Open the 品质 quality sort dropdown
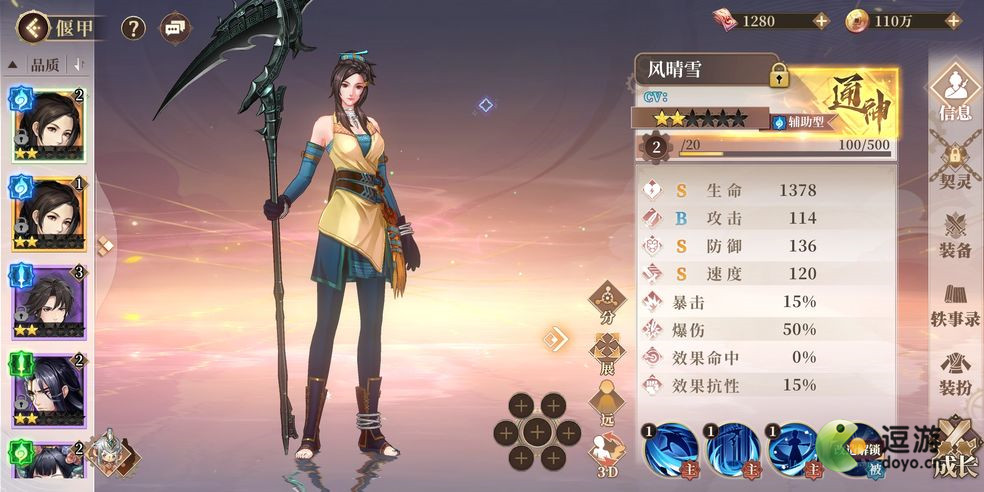Viewport: 984px width, 492px height. 46,64
